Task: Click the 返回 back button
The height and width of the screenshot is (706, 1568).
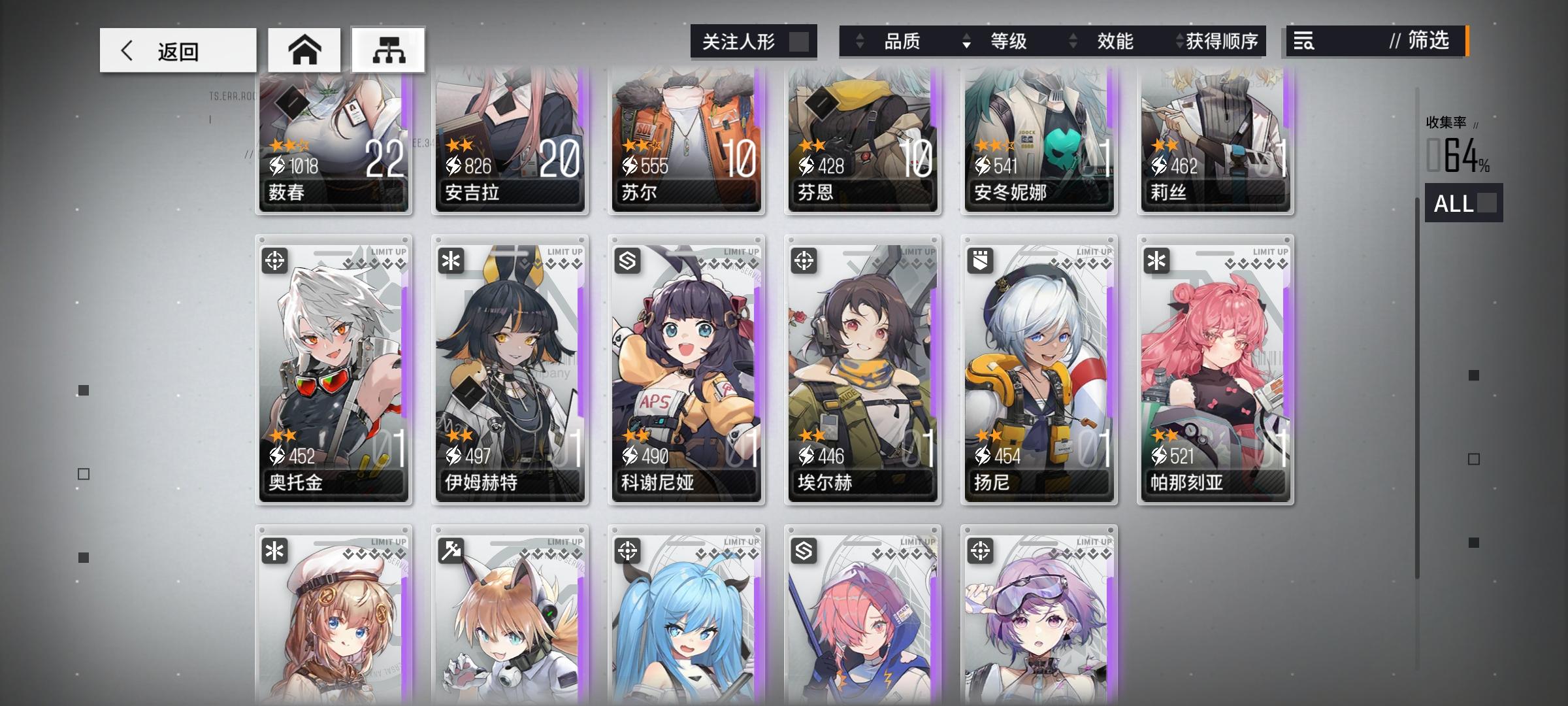Action: 176,50
